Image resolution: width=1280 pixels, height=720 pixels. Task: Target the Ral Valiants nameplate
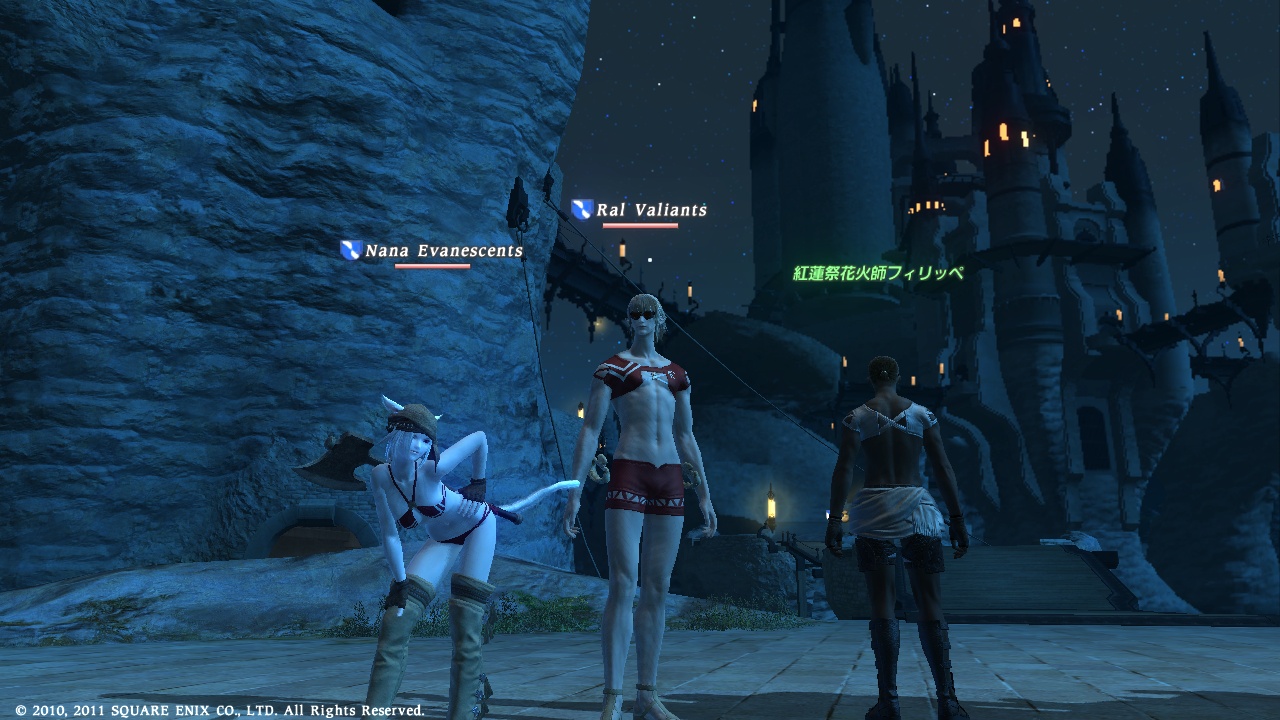tap(651, 210)
